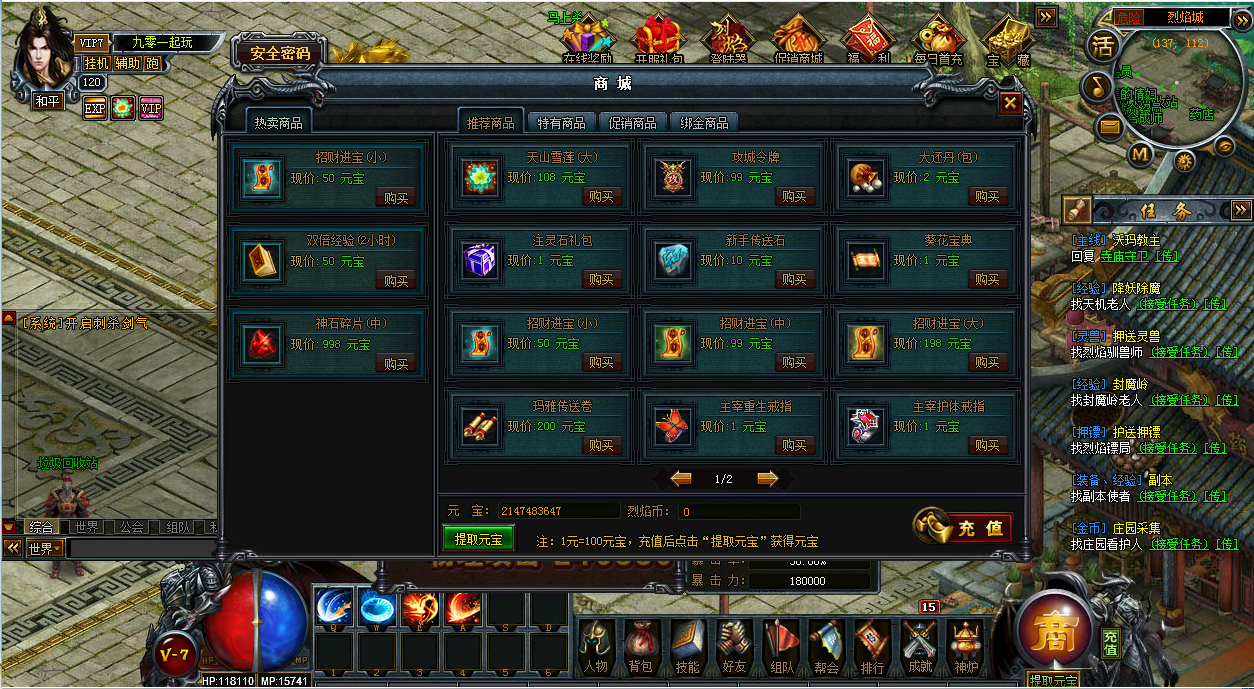Screen dimensions: 1254x689
Task: Open the 神炉 furnace icon
Action: pyautogui.click(x=965, y=647)
